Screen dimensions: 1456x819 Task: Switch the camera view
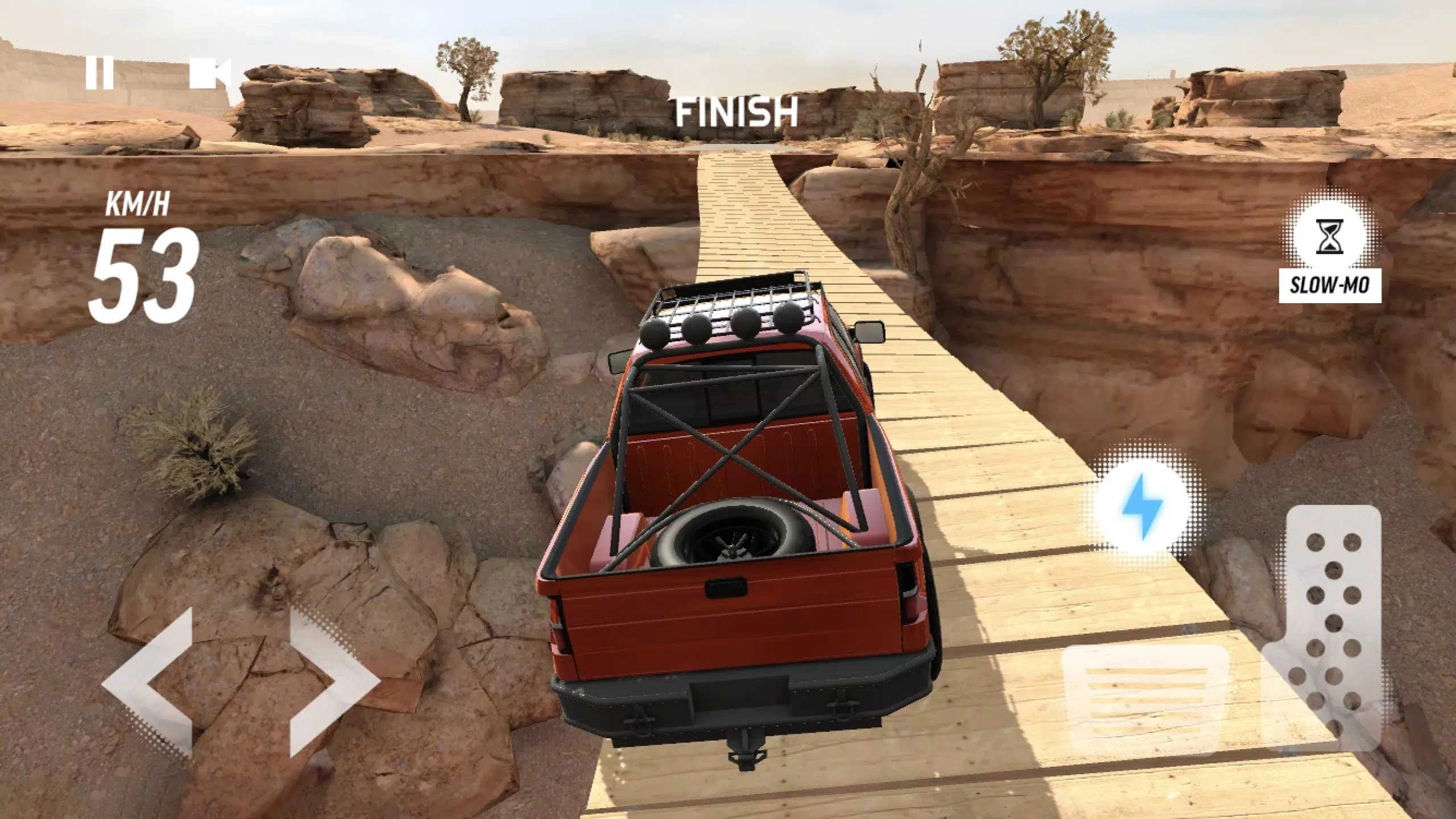pyautogui.click(x=209, y=73)
